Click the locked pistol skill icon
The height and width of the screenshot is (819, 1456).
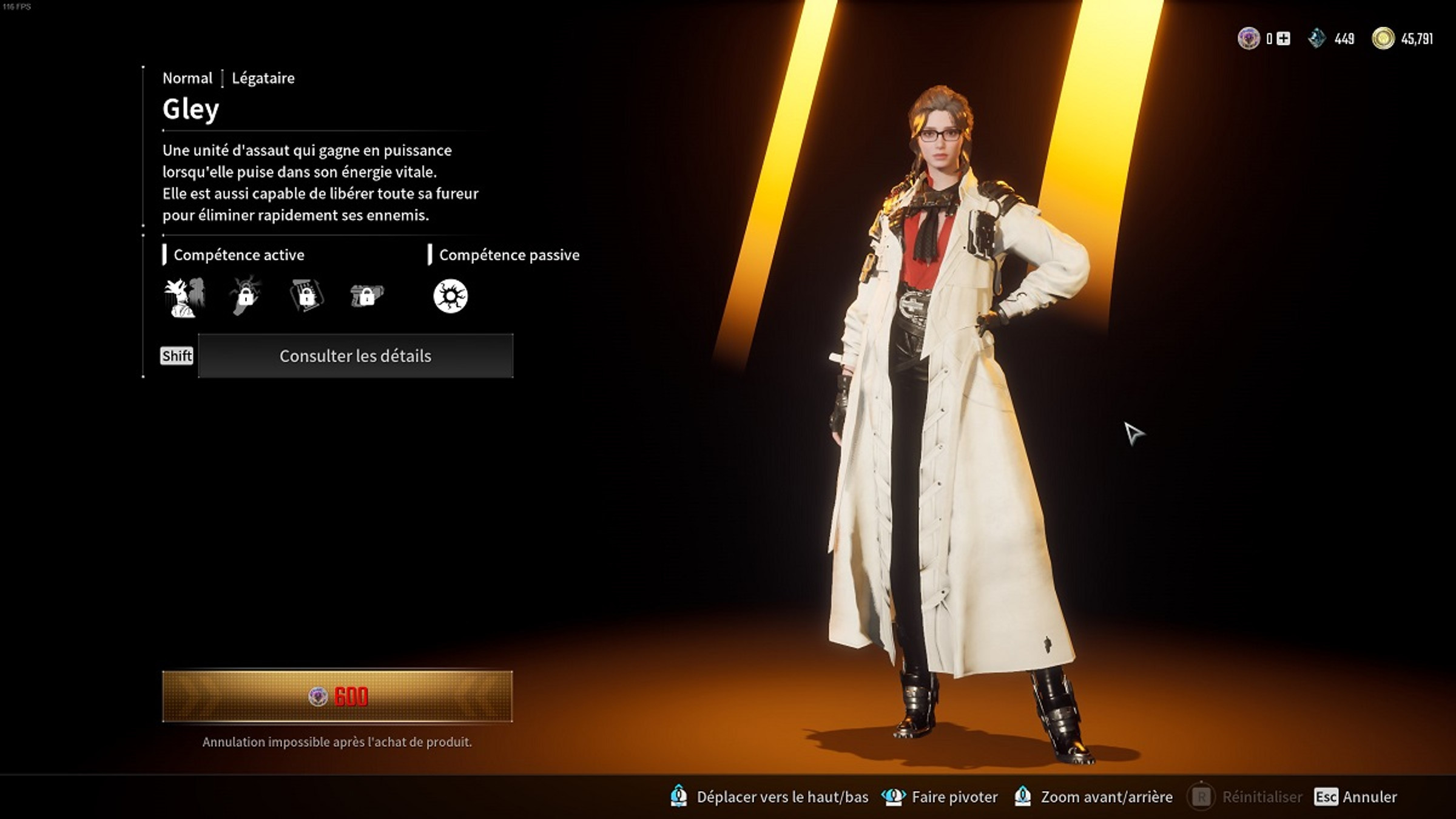coord(366,297)
